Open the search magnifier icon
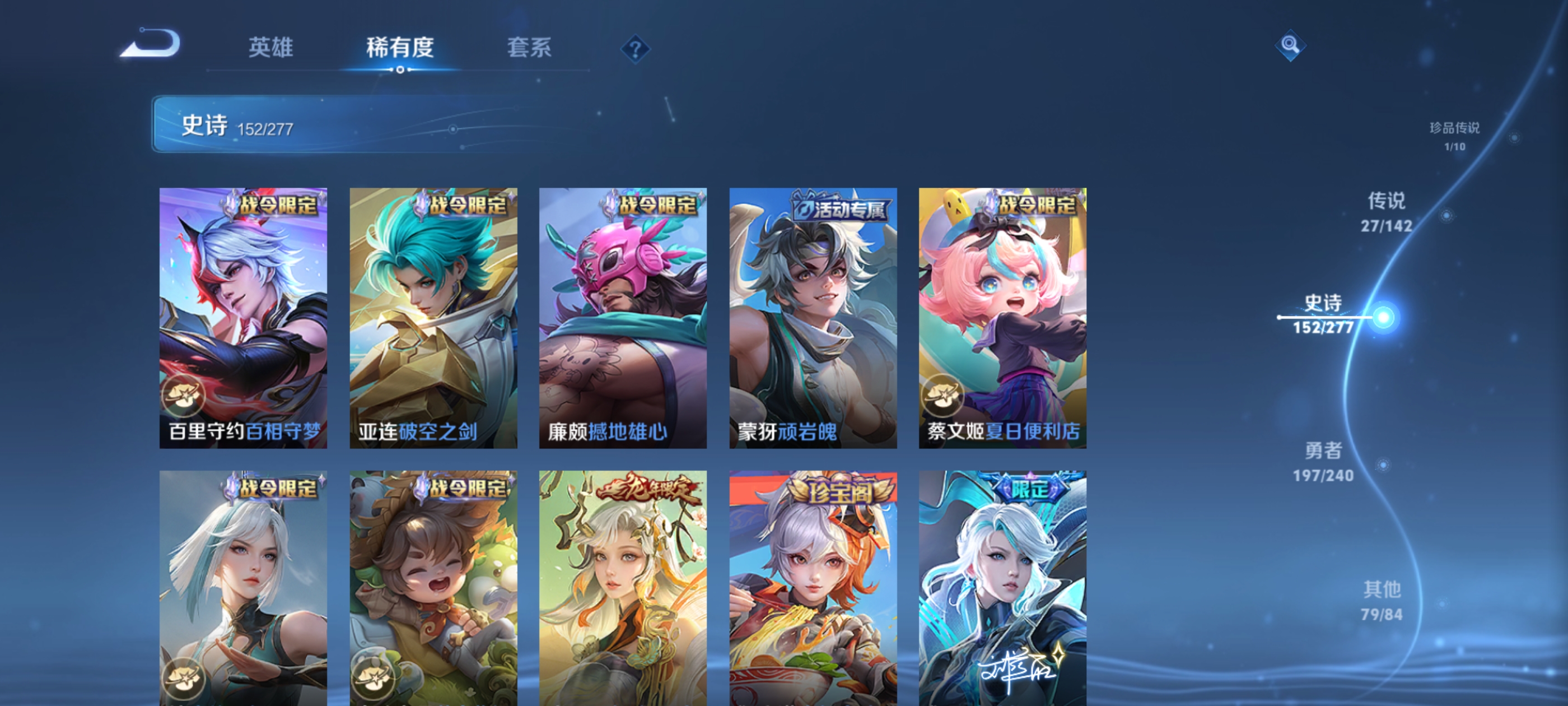 pos(1291,45)
